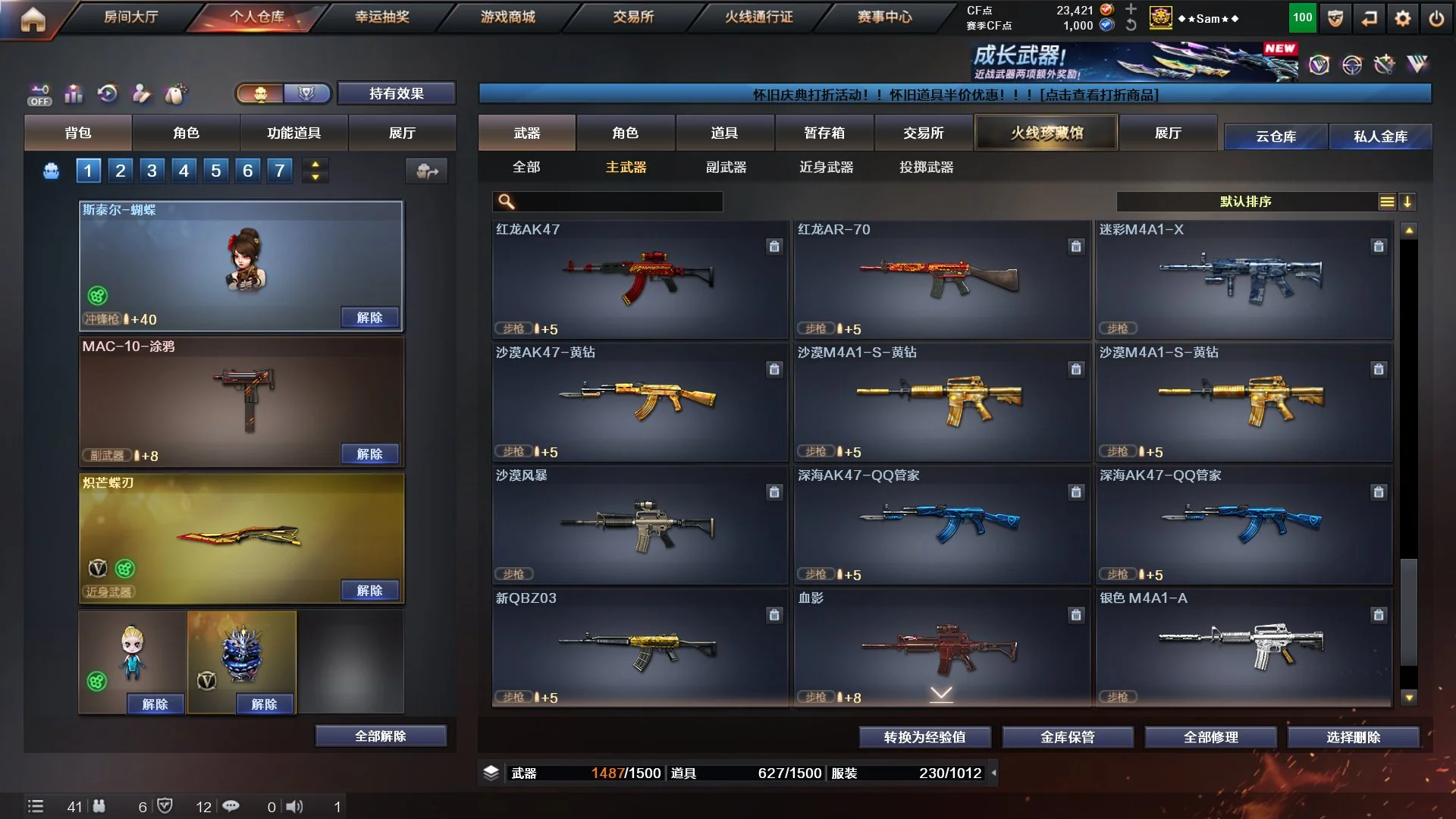The height and width of the screenshot is (819, 1456).
Task: Select loadout bag number 3
Action: 152,171
